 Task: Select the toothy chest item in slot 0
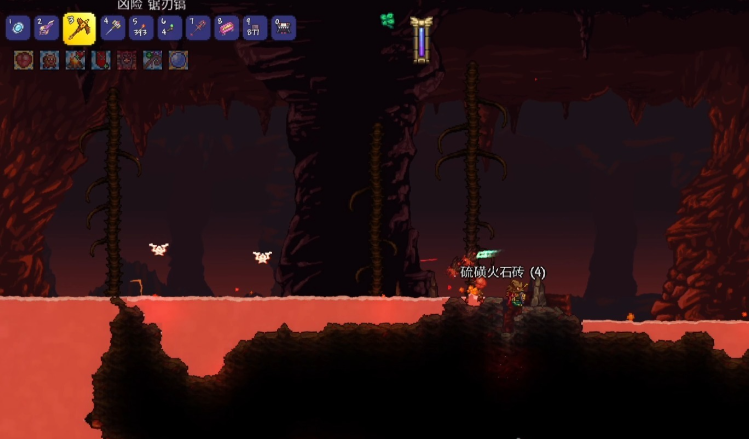283,28
